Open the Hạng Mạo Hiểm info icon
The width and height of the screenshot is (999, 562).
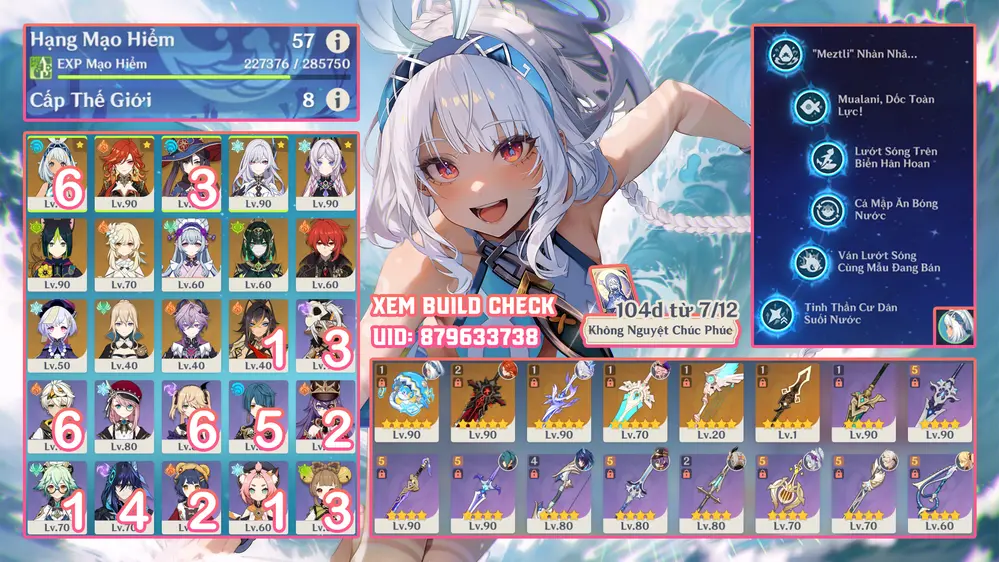(x=338, y=42)
